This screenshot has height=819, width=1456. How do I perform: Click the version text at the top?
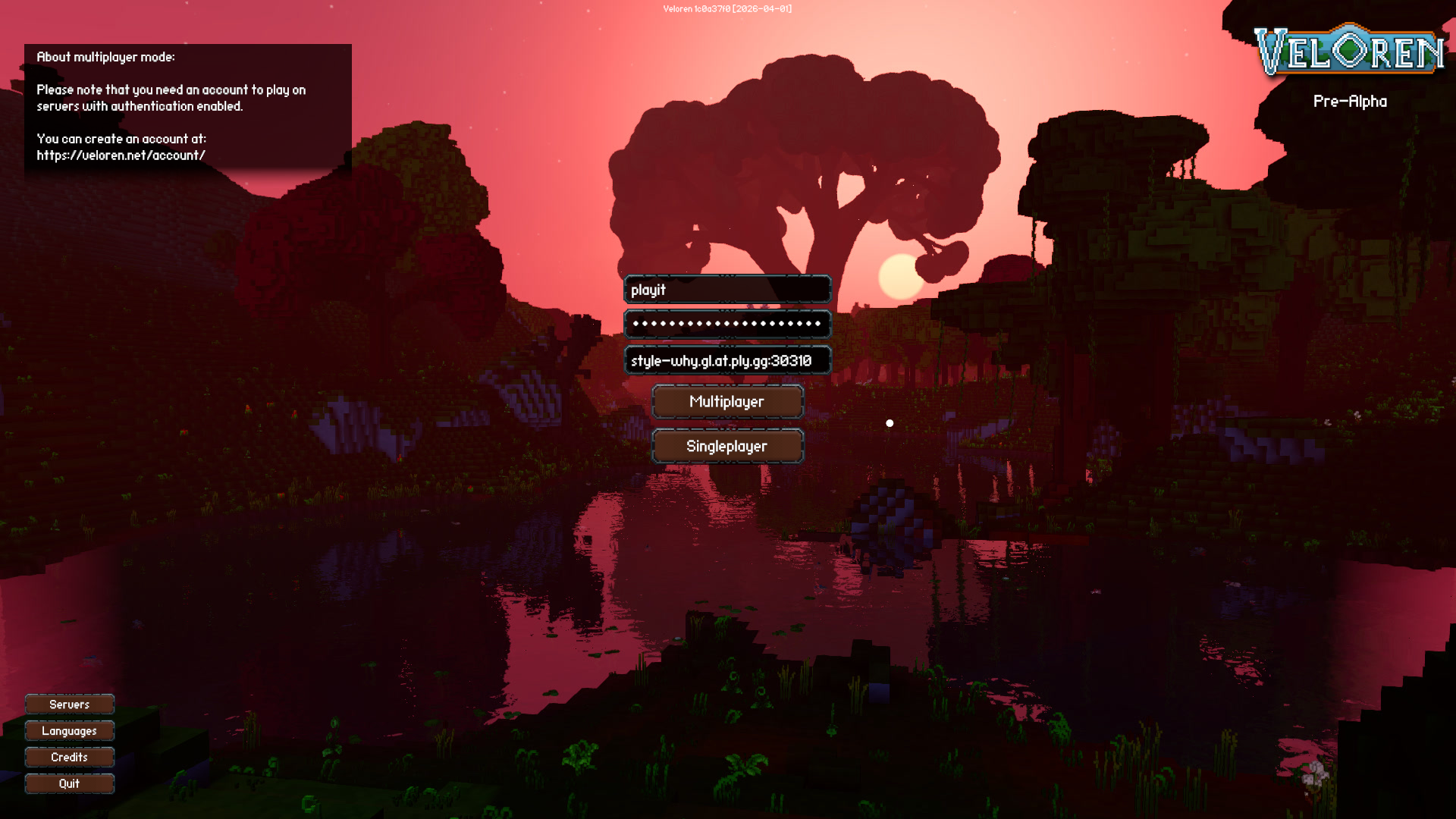click(x=726, y=8)
